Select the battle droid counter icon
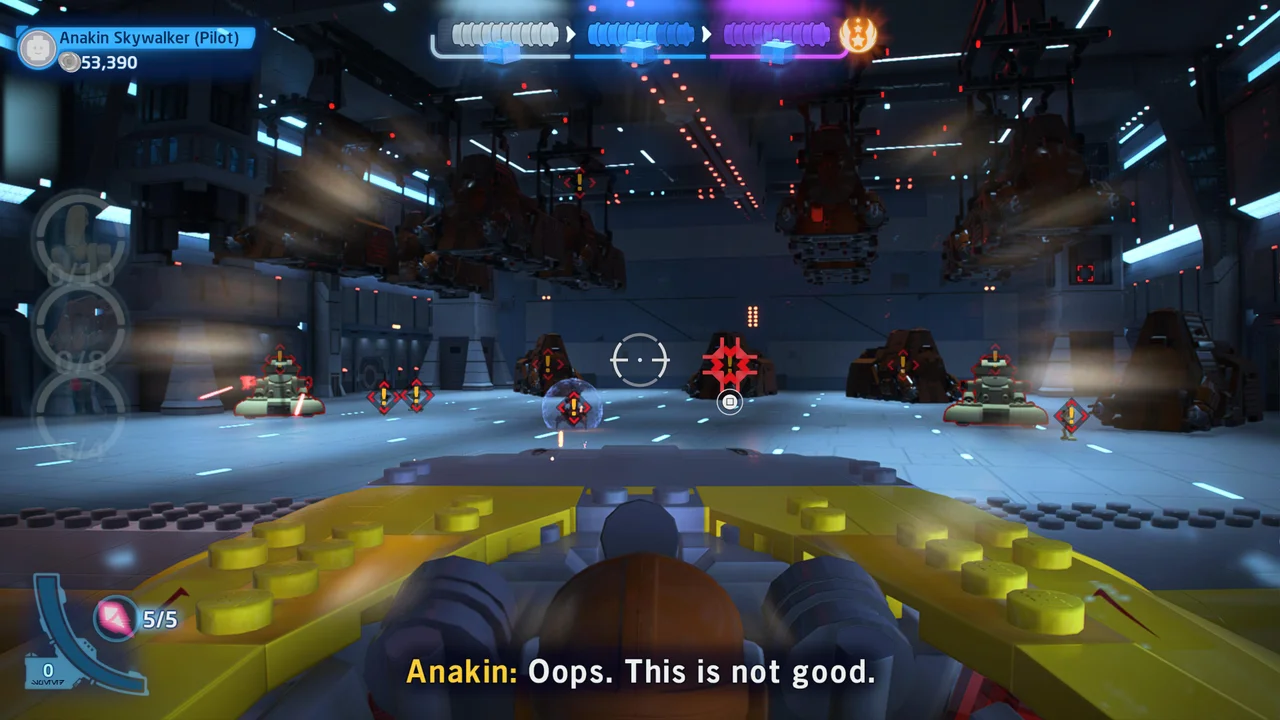 point(78,240)
